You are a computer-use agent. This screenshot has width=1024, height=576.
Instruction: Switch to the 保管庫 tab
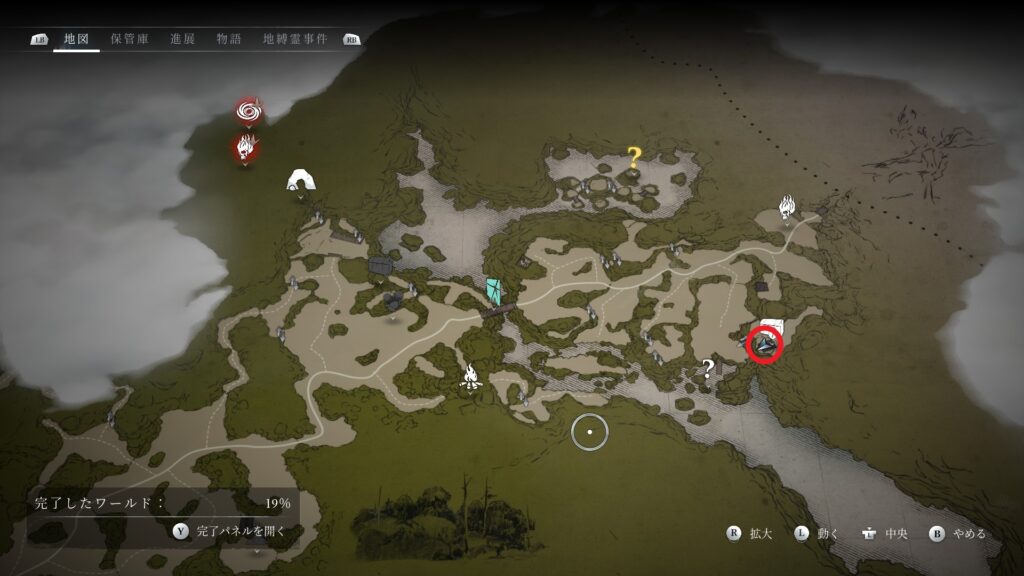click(x=131, y=39)
